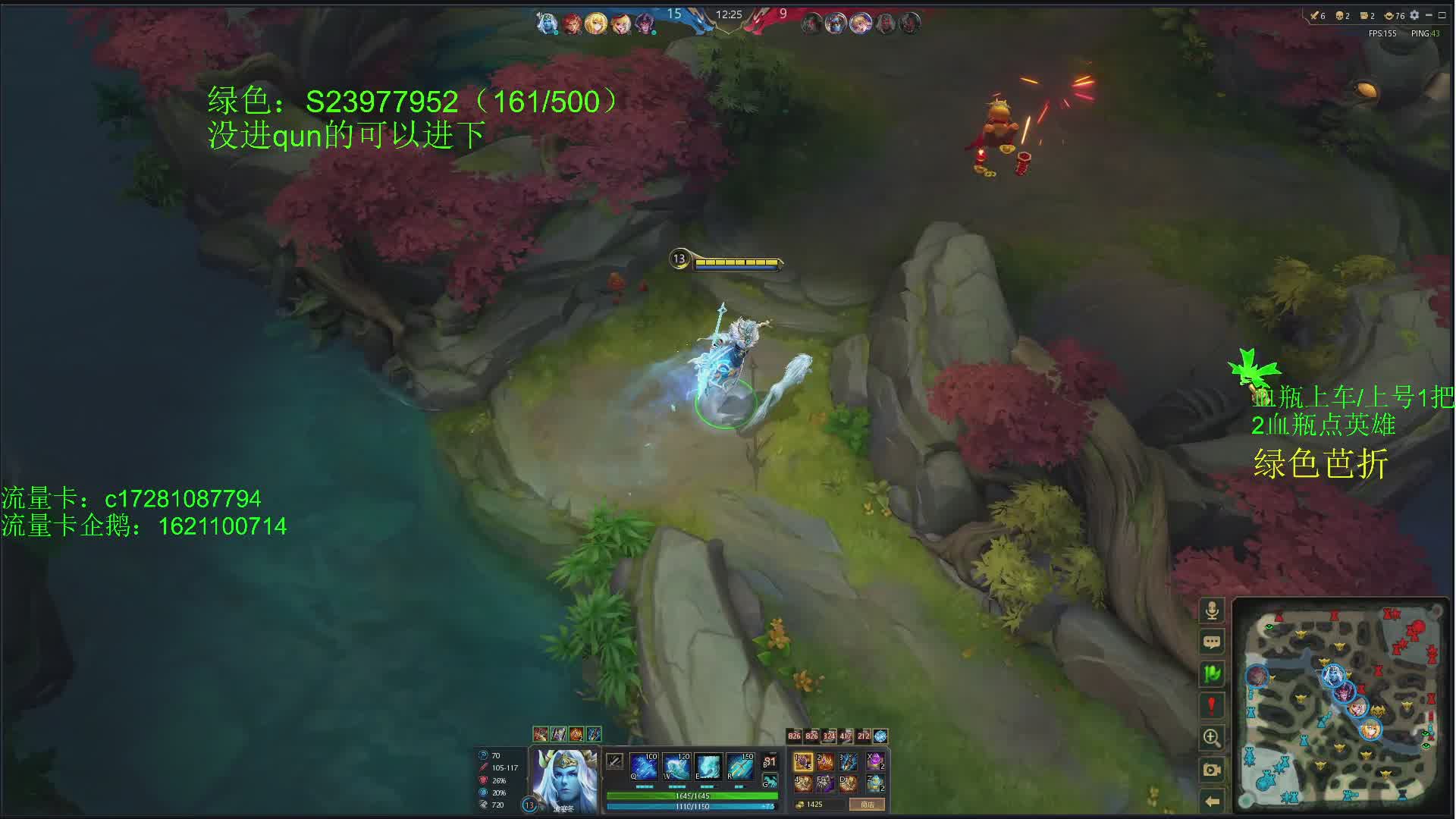Select the green flag signal button
1456x819 pixels.
coord(1212,673)
